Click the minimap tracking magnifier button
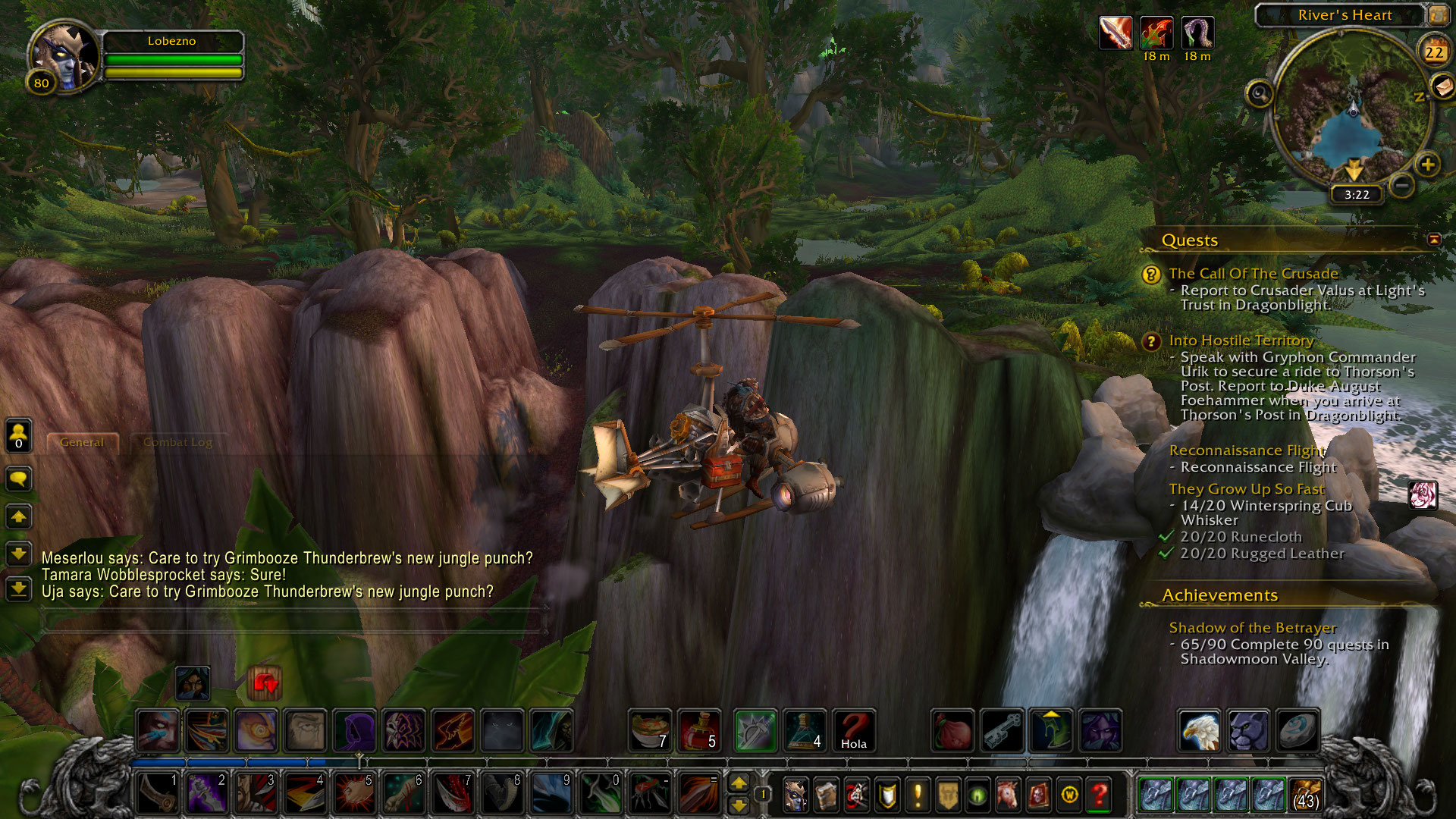Screen dimensions: 1456x819 click(1260, 94)
